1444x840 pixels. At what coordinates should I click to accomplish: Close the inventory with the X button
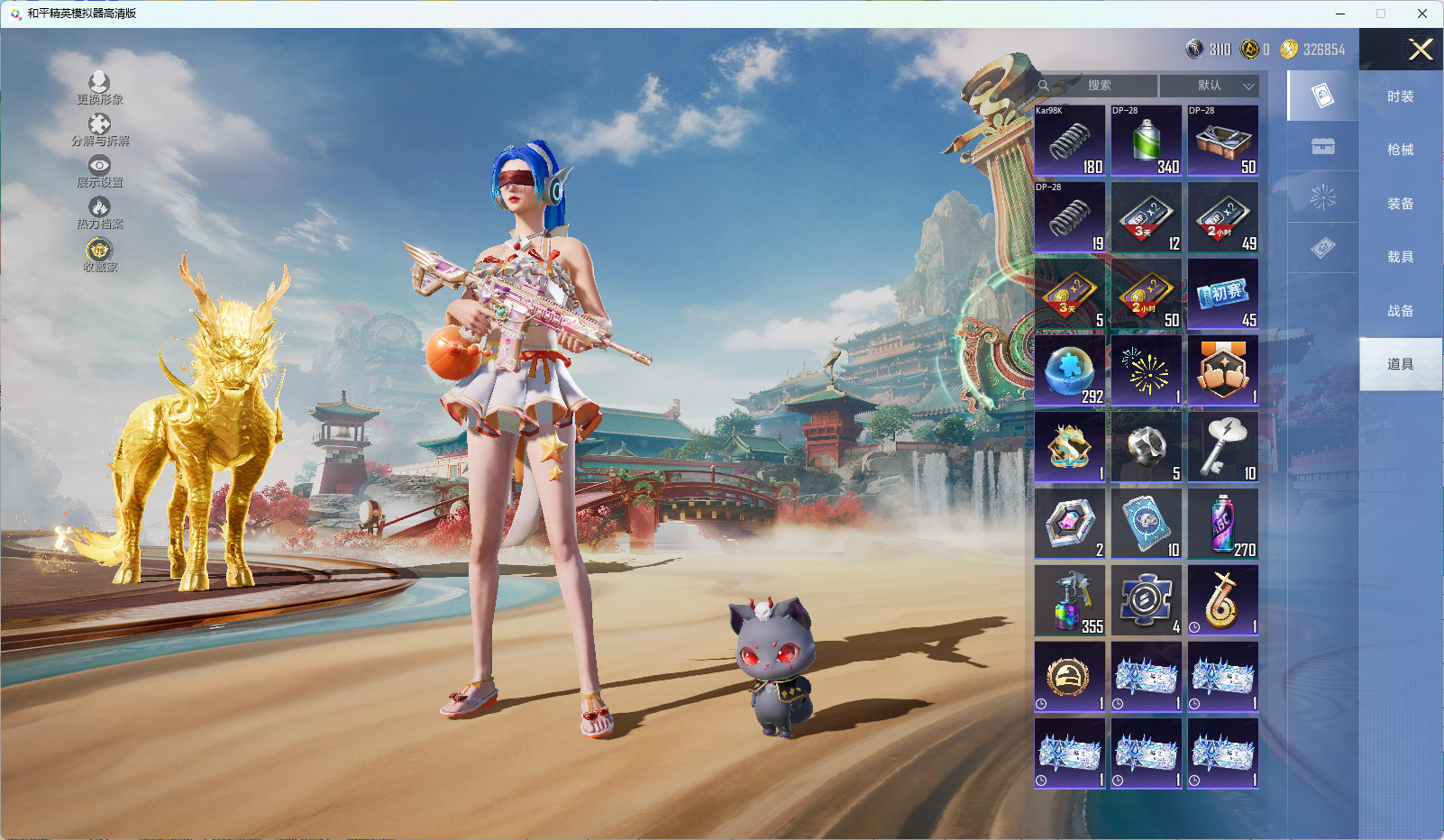(x=1421, y=50)
